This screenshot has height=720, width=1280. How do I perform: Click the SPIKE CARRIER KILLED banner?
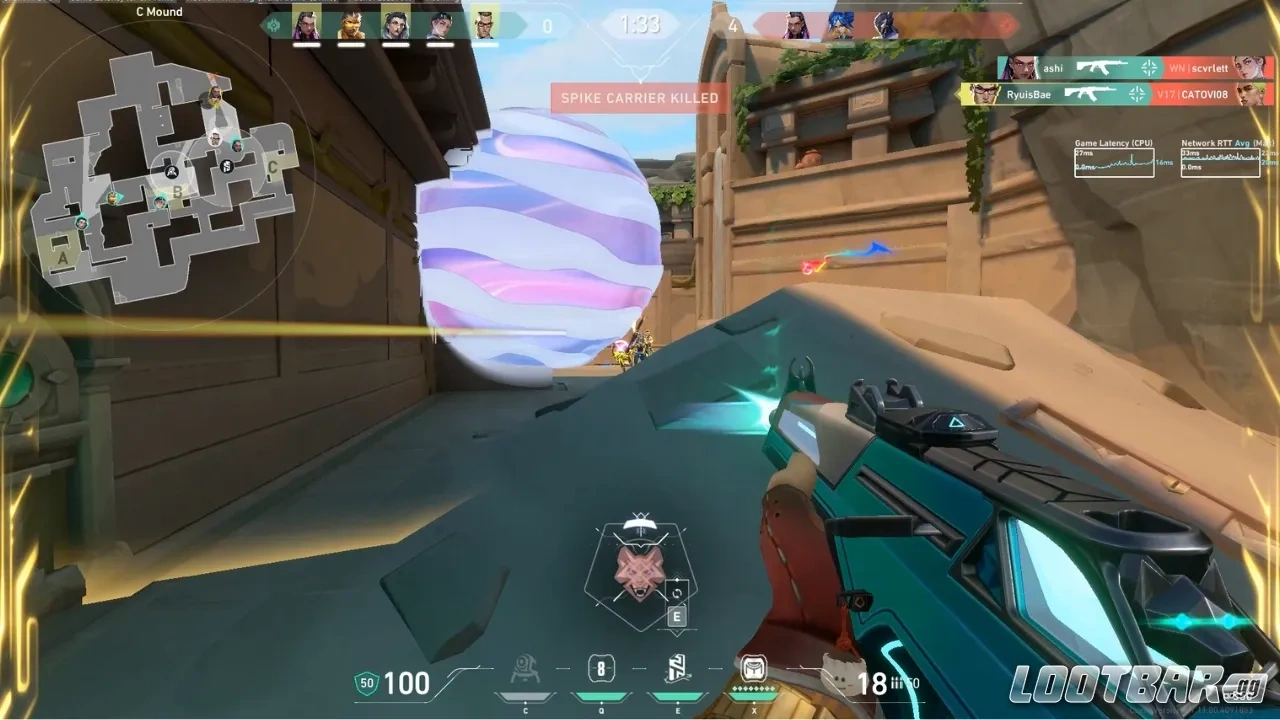click(x=639, y=98)
